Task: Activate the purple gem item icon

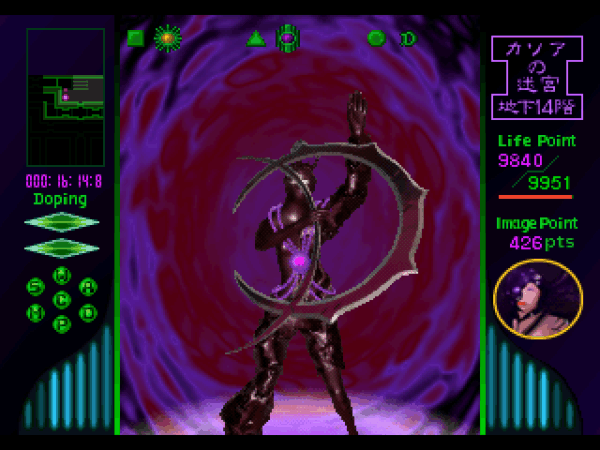Action: coord(288,39)
